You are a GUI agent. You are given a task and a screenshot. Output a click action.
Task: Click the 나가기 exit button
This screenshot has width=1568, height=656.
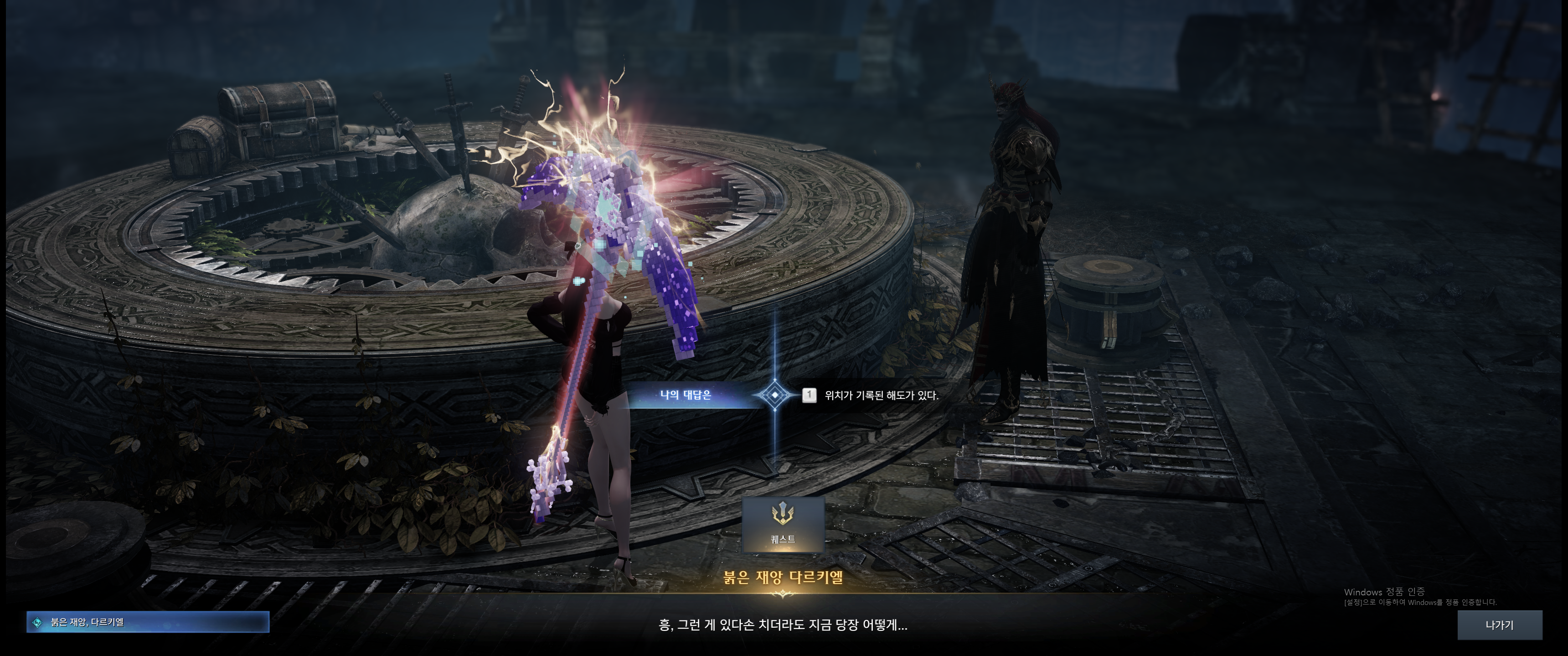(x=1499, y=625)
